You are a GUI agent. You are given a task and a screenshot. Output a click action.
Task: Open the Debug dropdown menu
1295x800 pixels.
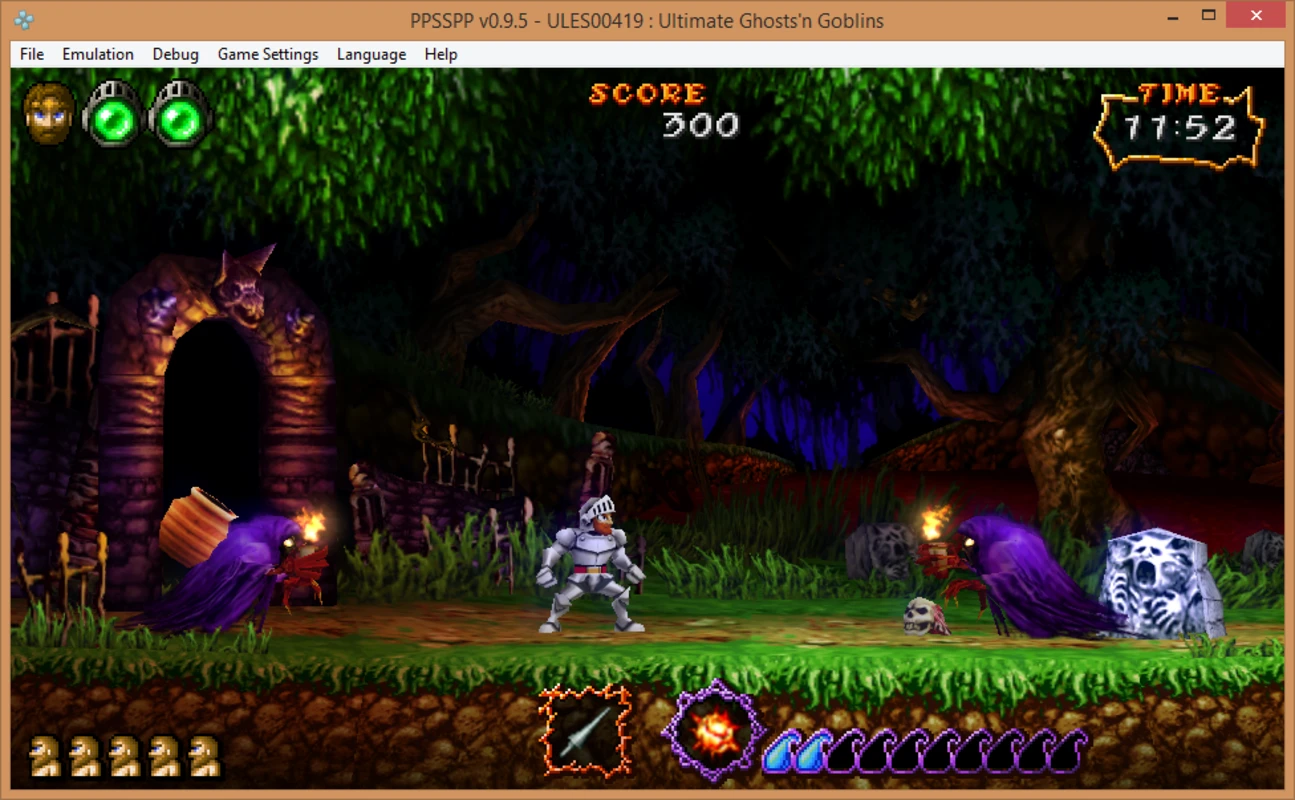[175, 54]
